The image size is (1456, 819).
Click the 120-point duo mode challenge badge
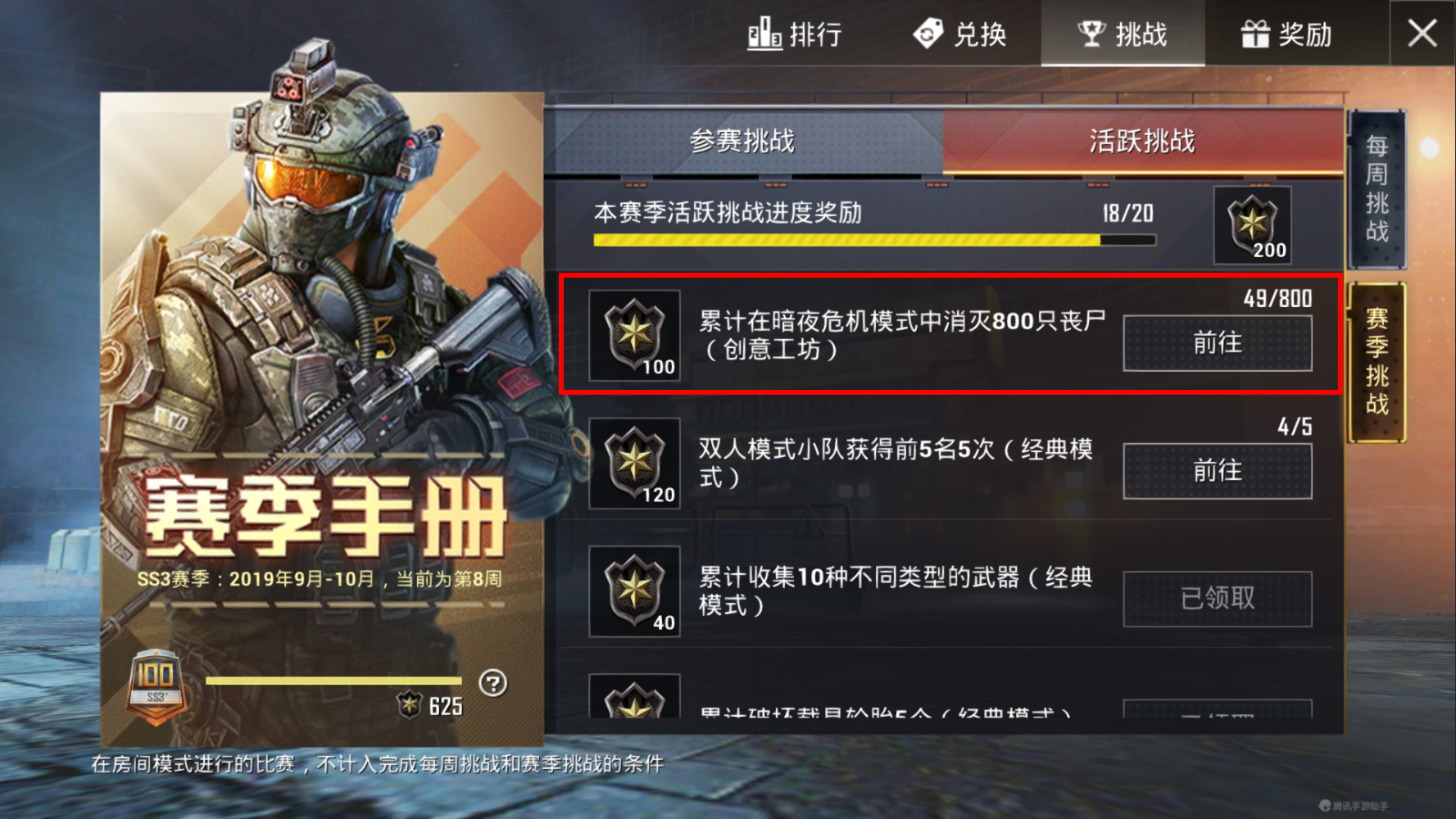(633, 463)
